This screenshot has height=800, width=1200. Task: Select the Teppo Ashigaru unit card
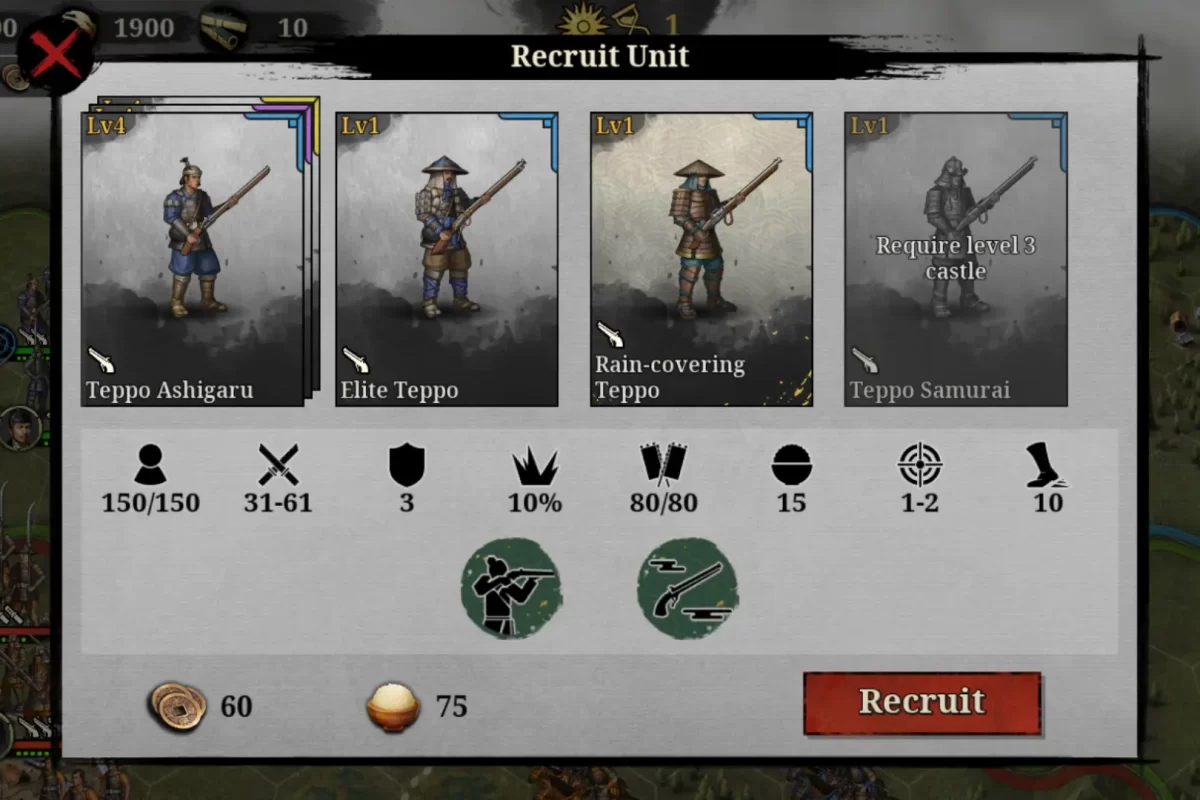pyautogui.click(x=192, y=259)
